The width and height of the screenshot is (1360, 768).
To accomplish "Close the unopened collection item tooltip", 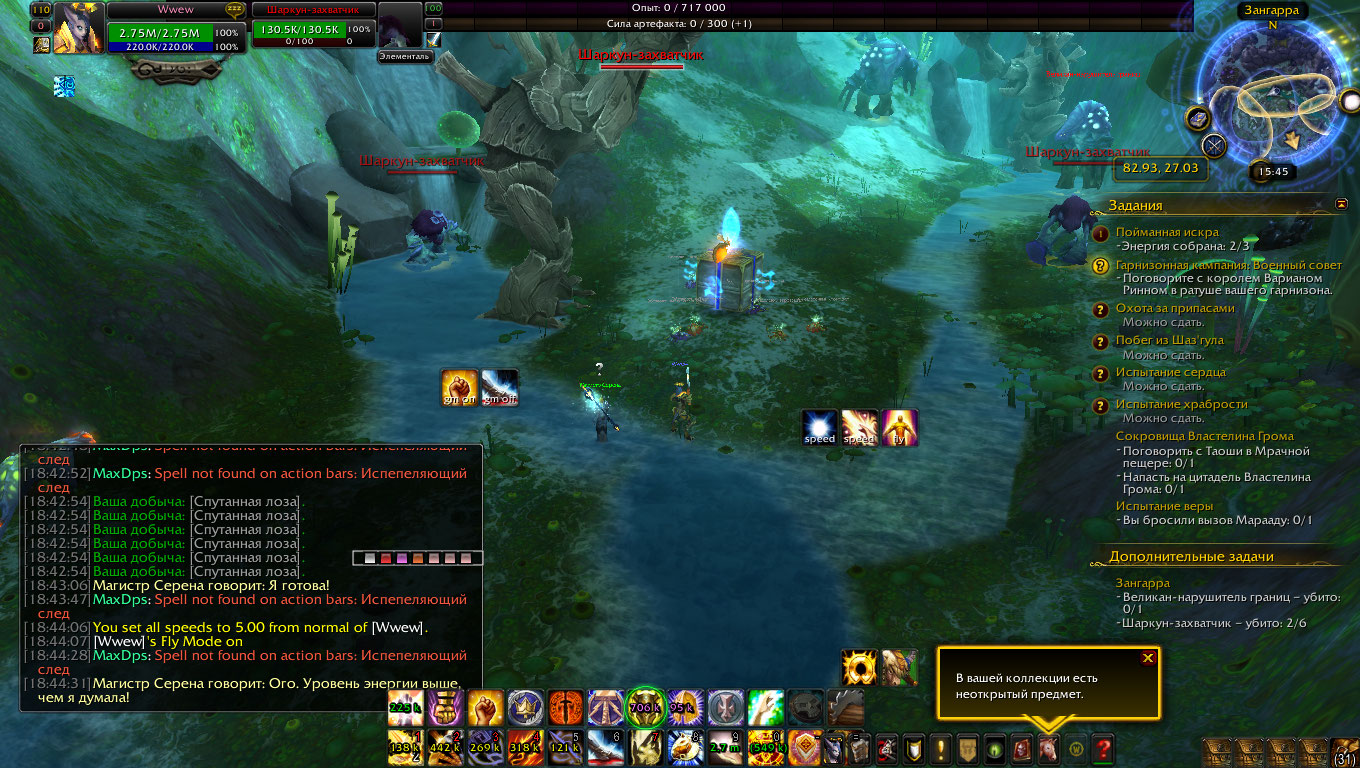I will click(x=1148, y=658).
